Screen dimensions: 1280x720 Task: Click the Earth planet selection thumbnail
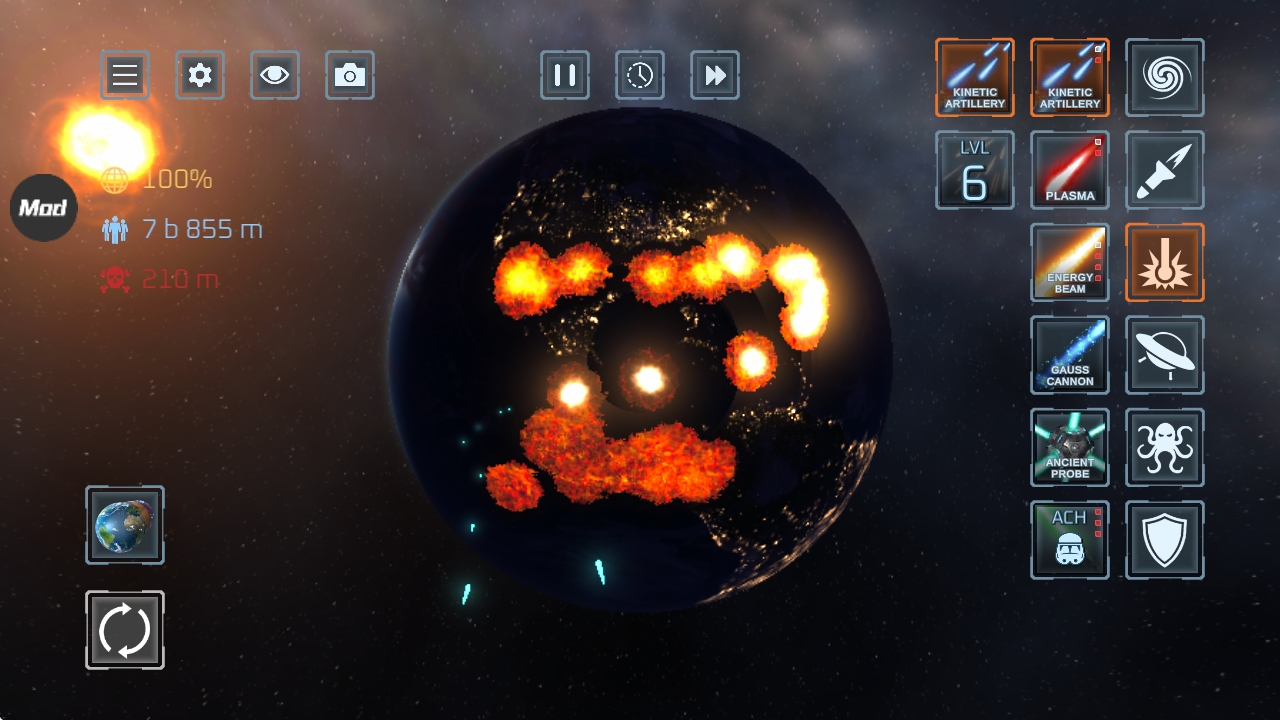(125, 525)
